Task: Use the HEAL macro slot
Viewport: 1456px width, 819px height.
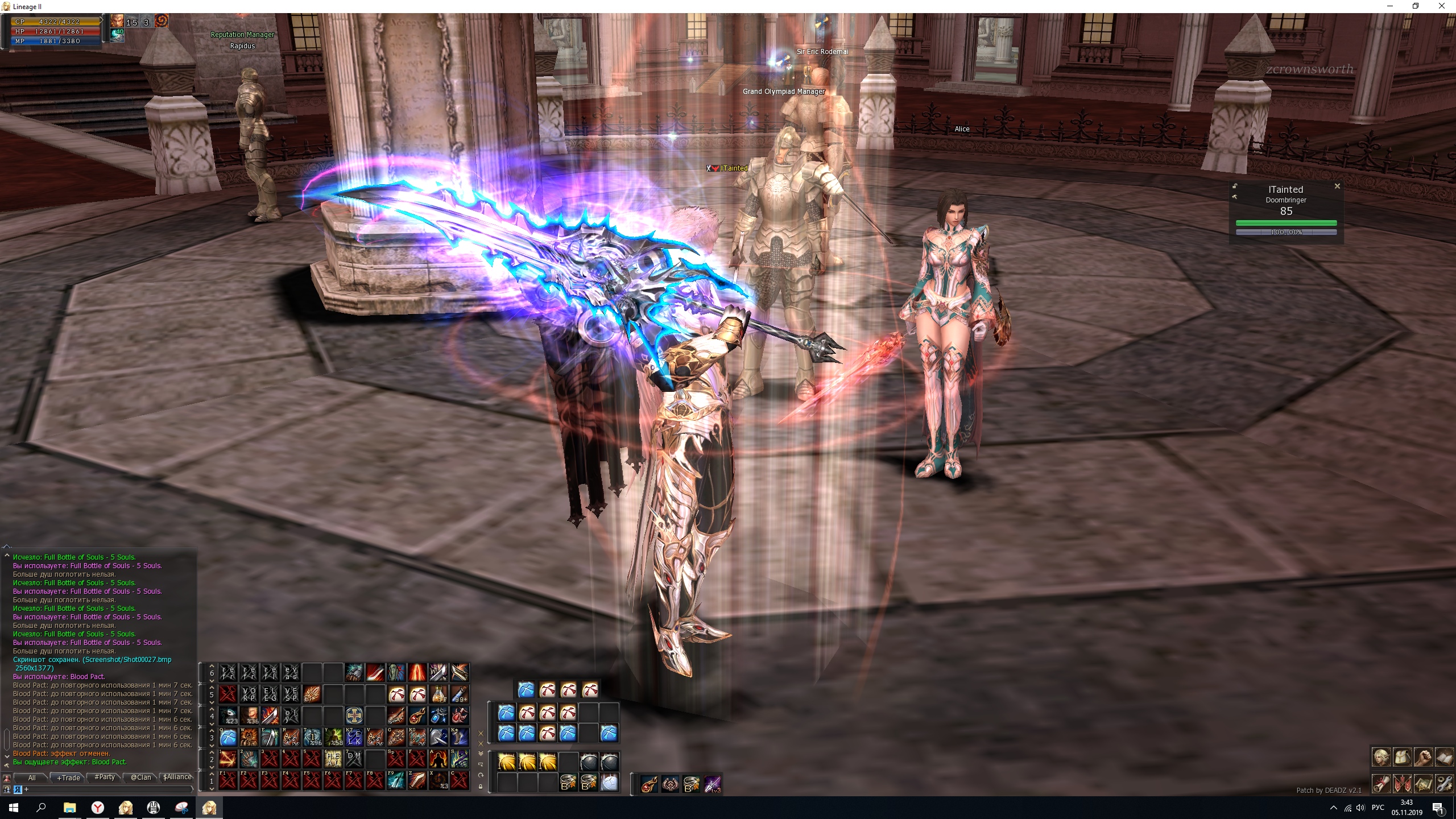Action: (333, 759)
